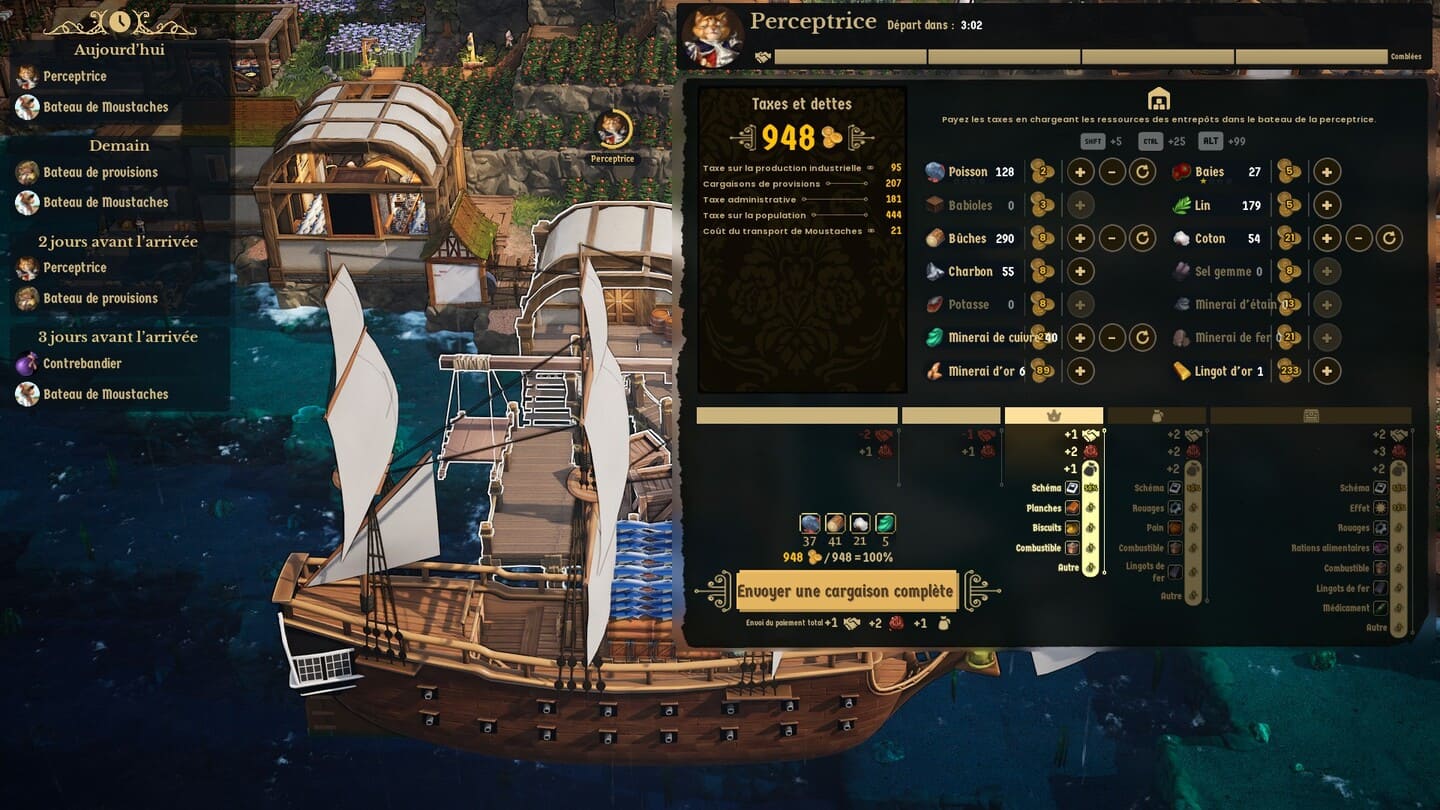Decrease the Coton amount loaded
Image resolution: width=1440 pixels, height=810 pixels.
(1357, 239)
